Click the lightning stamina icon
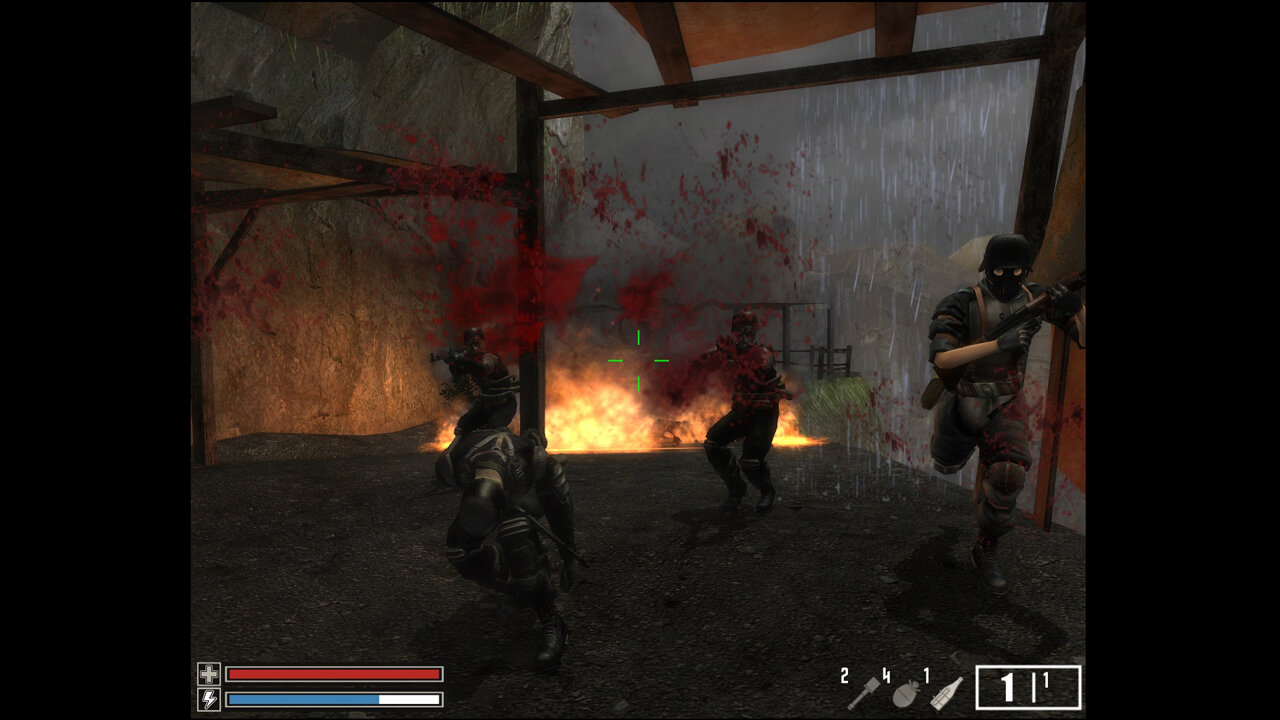This screenshot has width=1280, height=720. pos(211,699)
